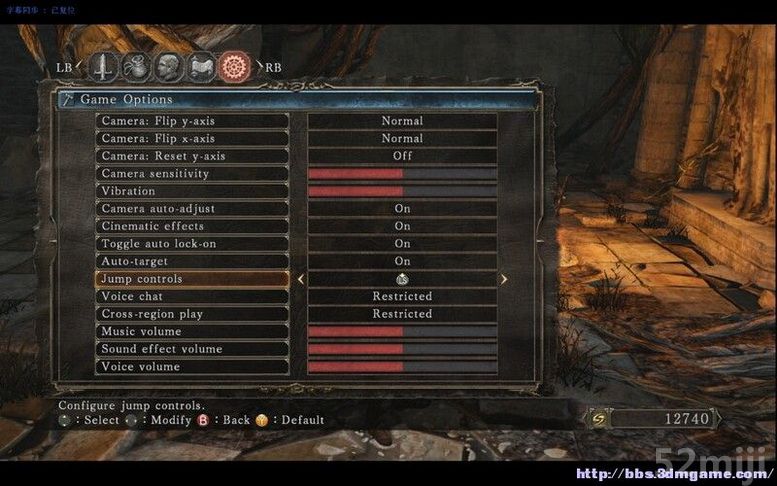Open the item pouch tab
The height and width of the screenshot is (486, 777).
coord(137,67)
